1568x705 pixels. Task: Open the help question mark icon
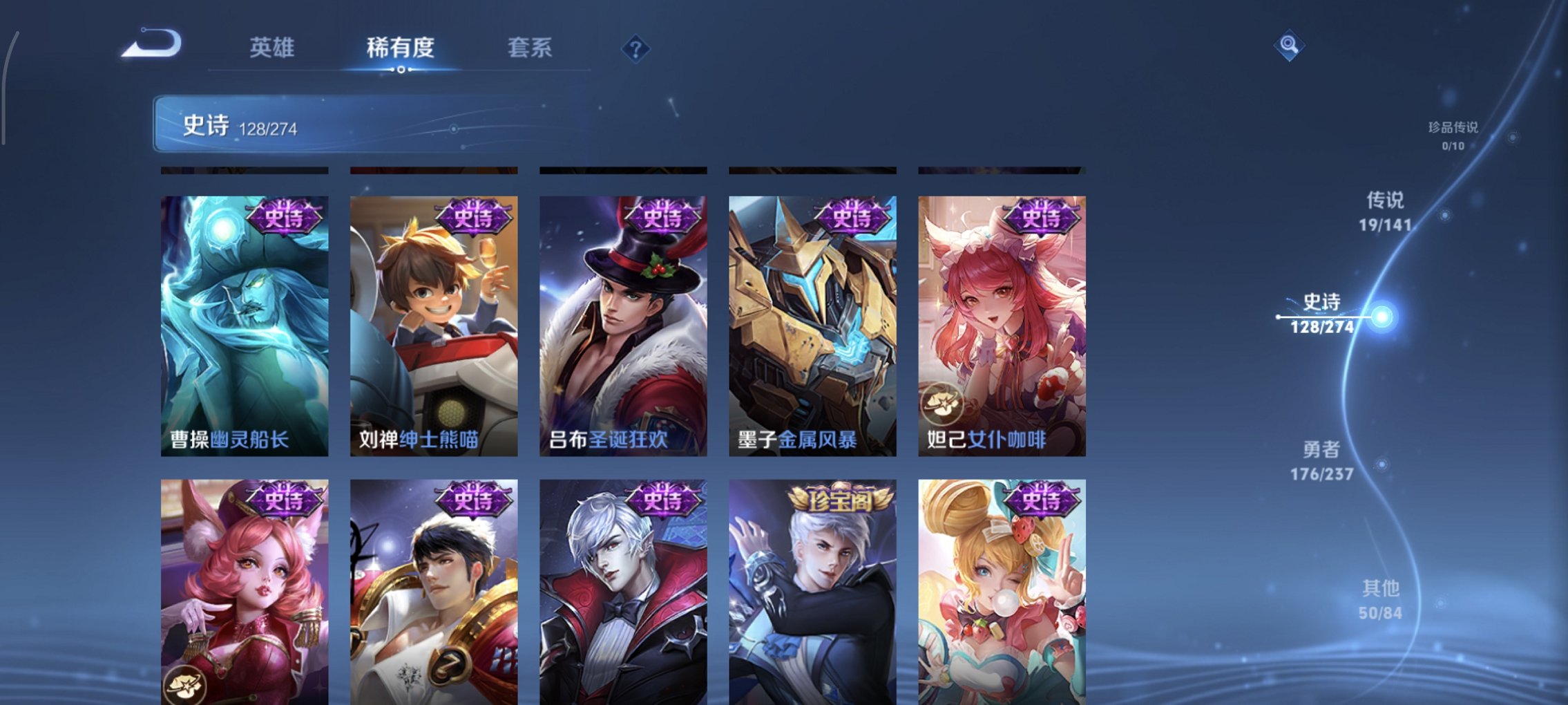636,49
